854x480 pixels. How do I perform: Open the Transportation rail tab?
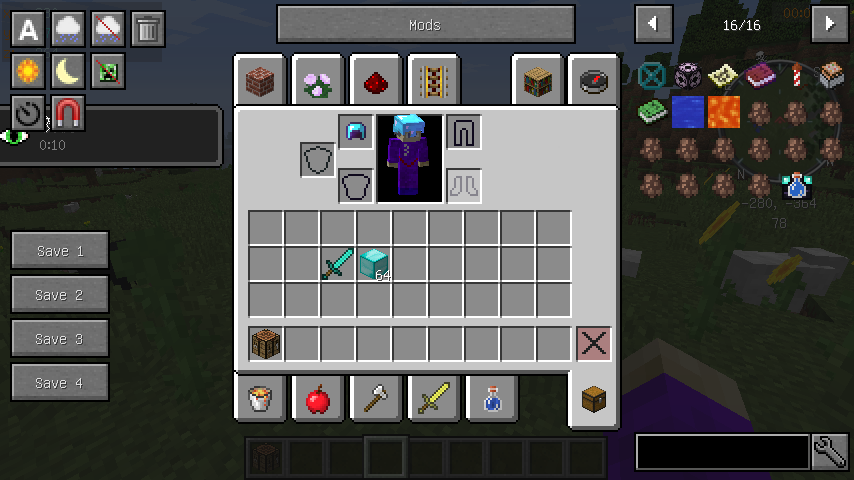433,81
